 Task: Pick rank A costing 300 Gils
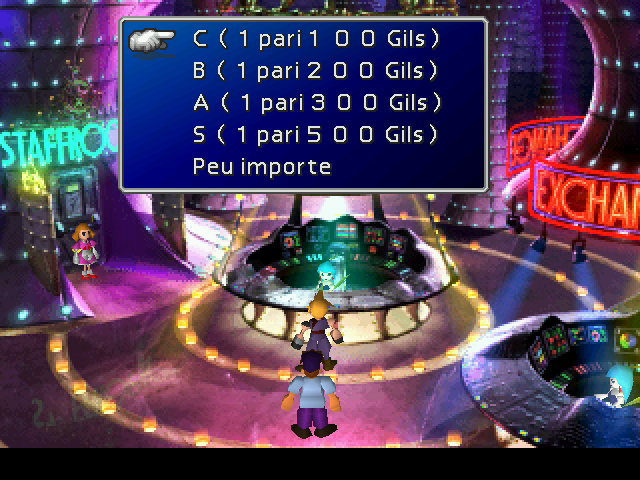pyautogui.click(x=316, y=102)
